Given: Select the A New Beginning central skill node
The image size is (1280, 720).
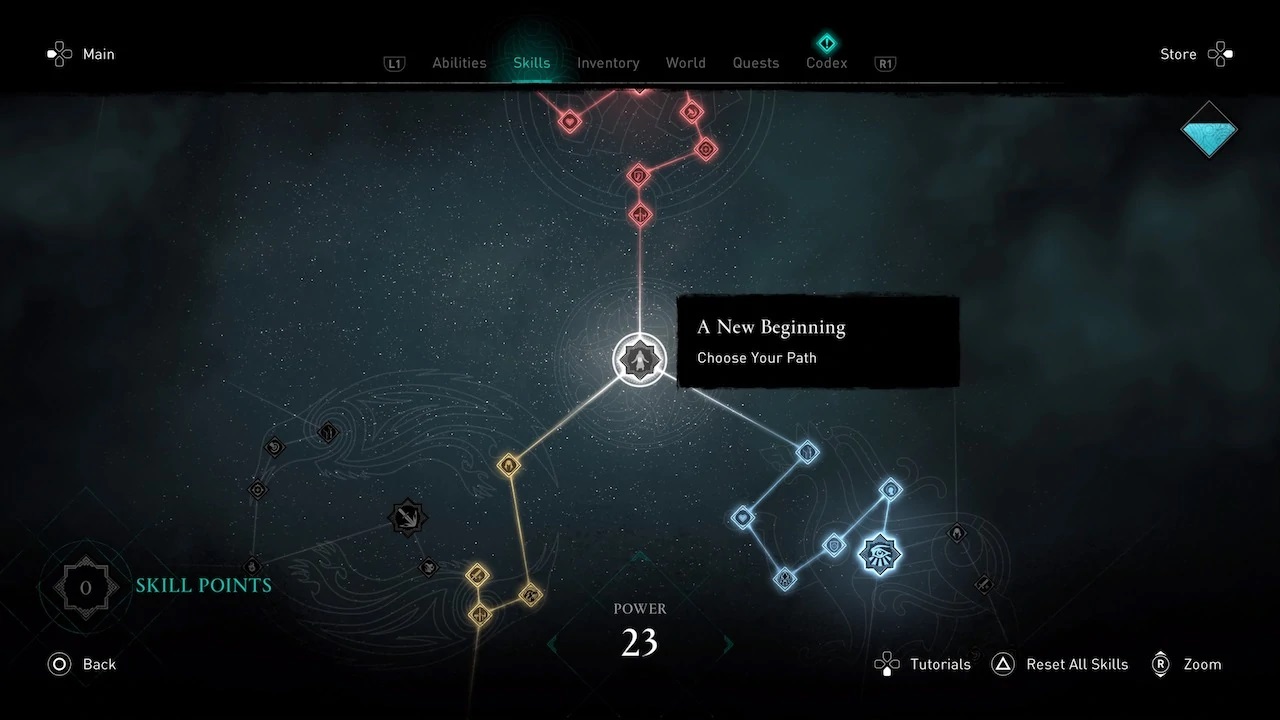Looking at the screenshot, I should pyautogui.click(x=640, y=360).
